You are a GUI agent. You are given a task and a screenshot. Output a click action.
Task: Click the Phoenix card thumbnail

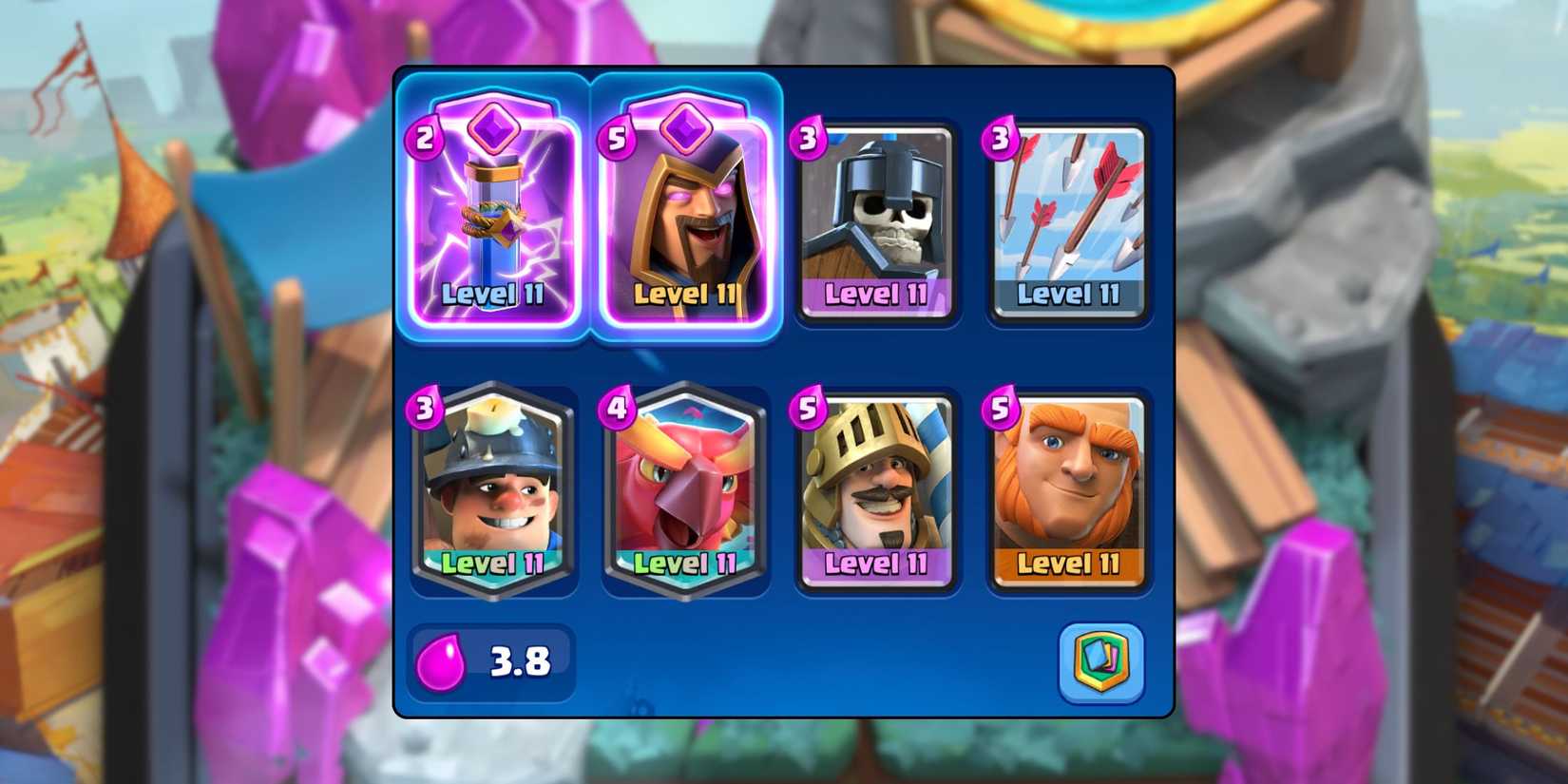tap(685, 489)
